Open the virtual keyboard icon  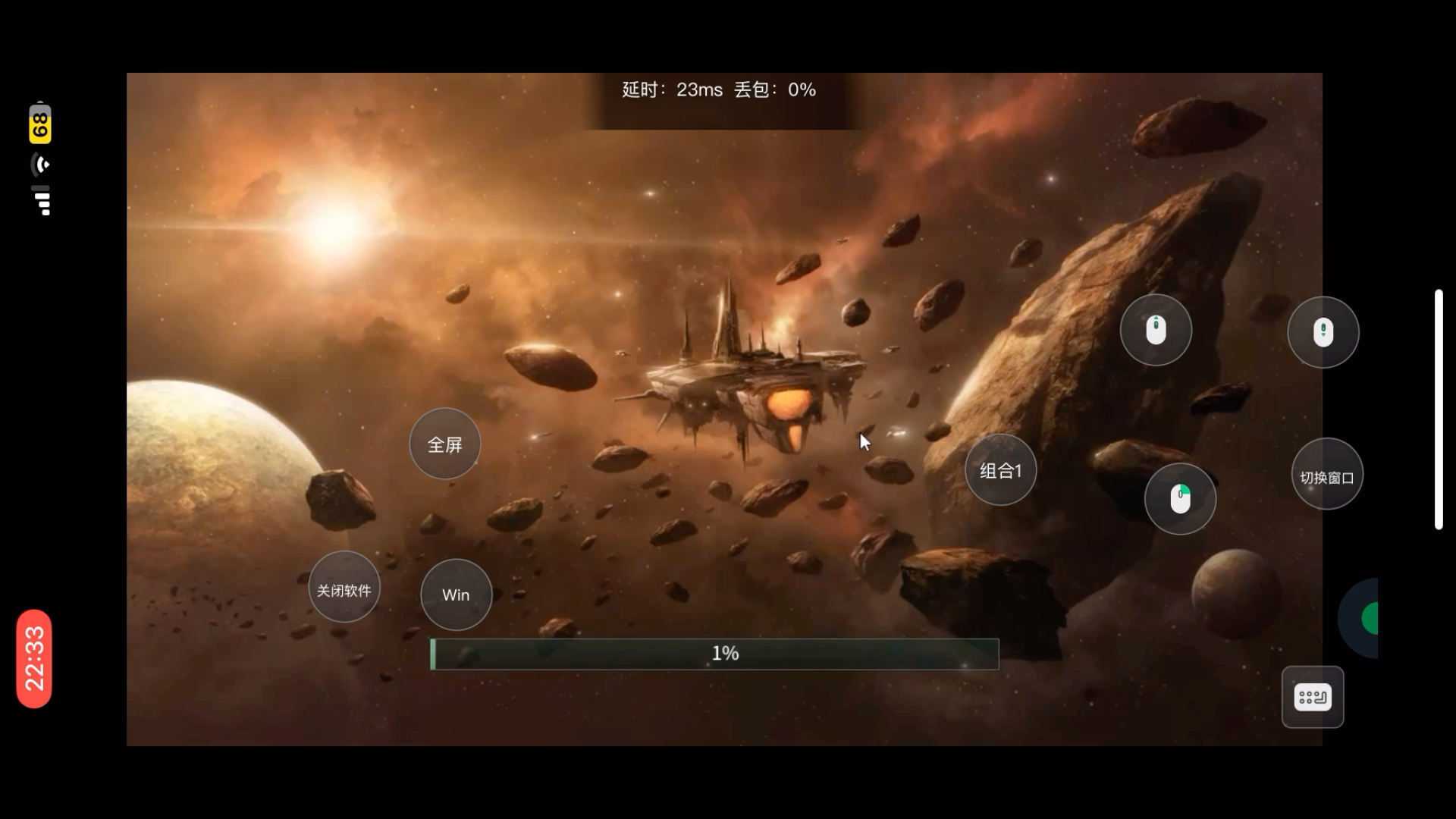tap(1312, 697)
